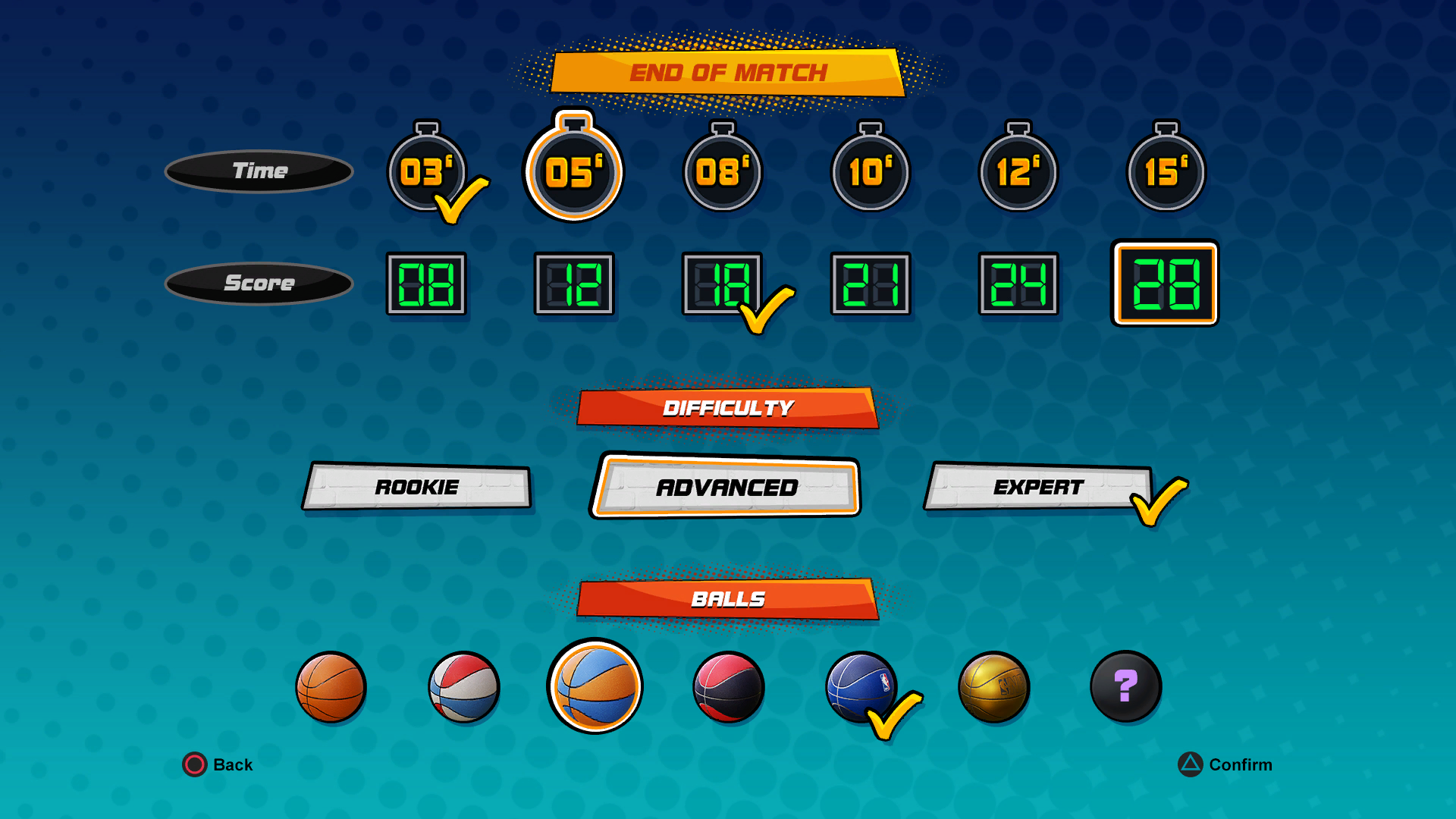Pick the classic orange basketball
The height and width of the screenshot is (819, 1456).
[x=331, y=687]
